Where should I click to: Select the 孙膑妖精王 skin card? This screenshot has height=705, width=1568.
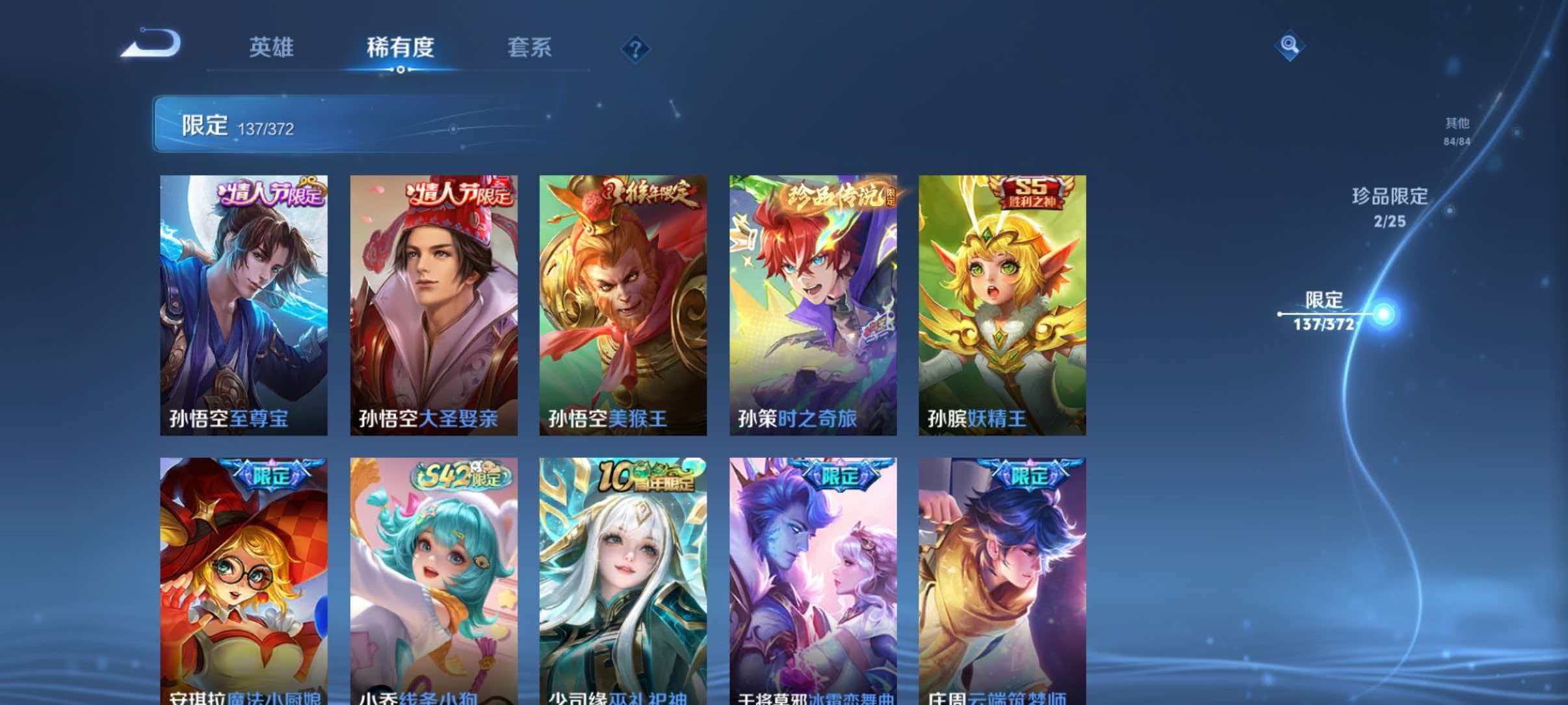[x=1003, y=306]
